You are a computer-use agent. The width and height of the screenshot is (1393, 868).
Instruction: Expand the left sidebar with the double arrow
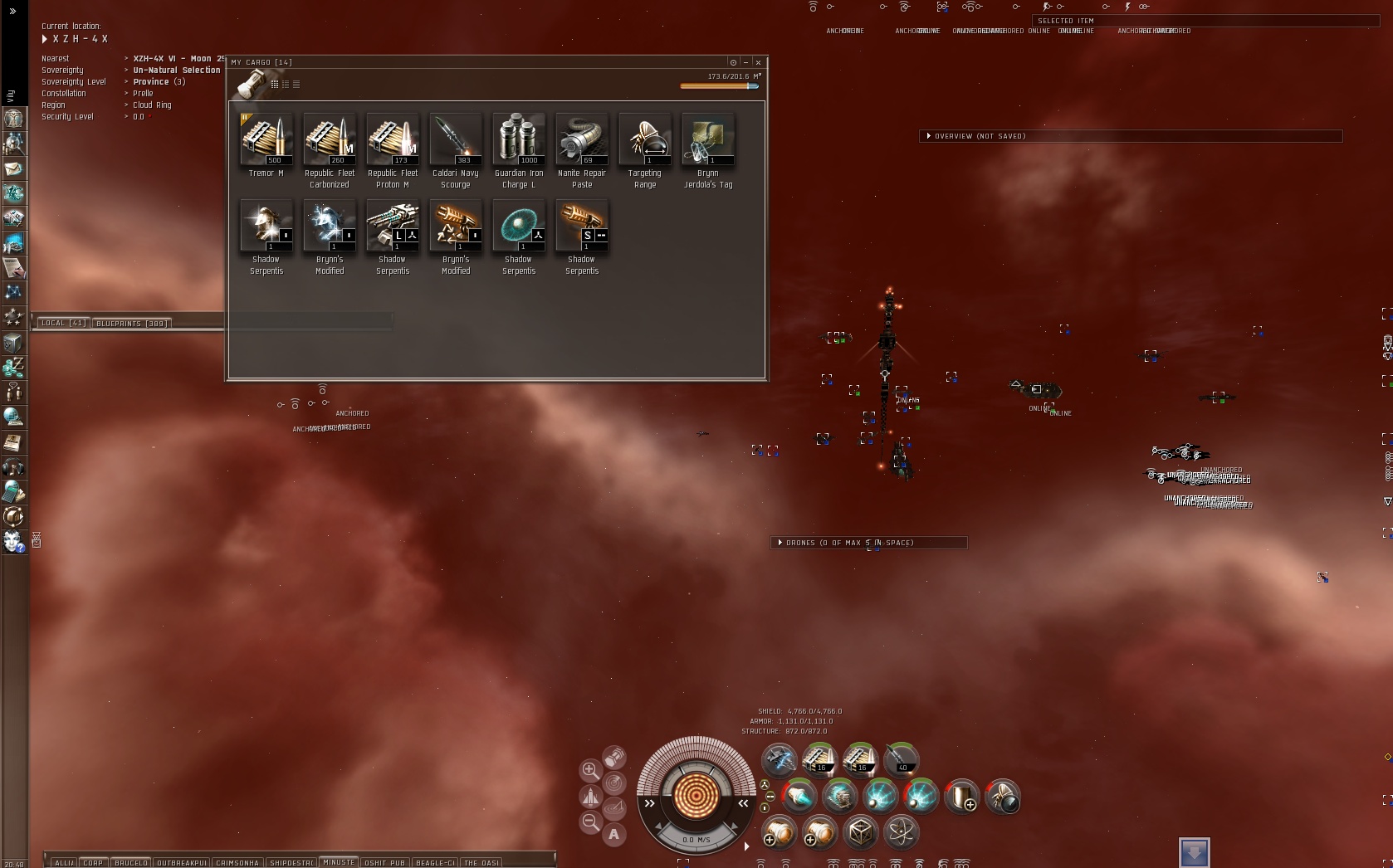pos(12,12)
